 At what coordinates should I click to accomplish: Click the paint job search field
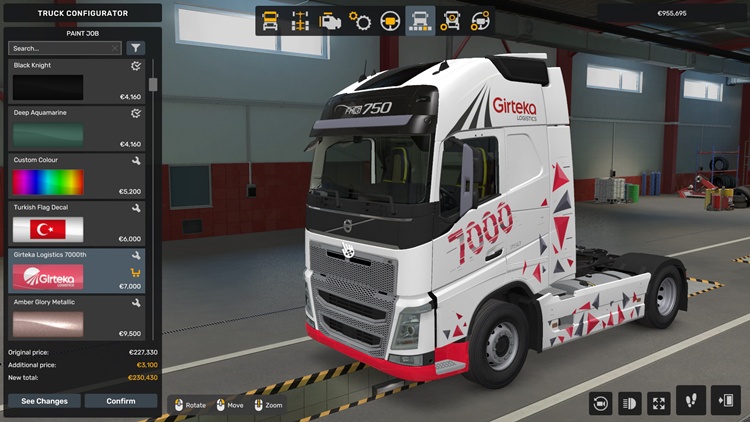[64, 48]
